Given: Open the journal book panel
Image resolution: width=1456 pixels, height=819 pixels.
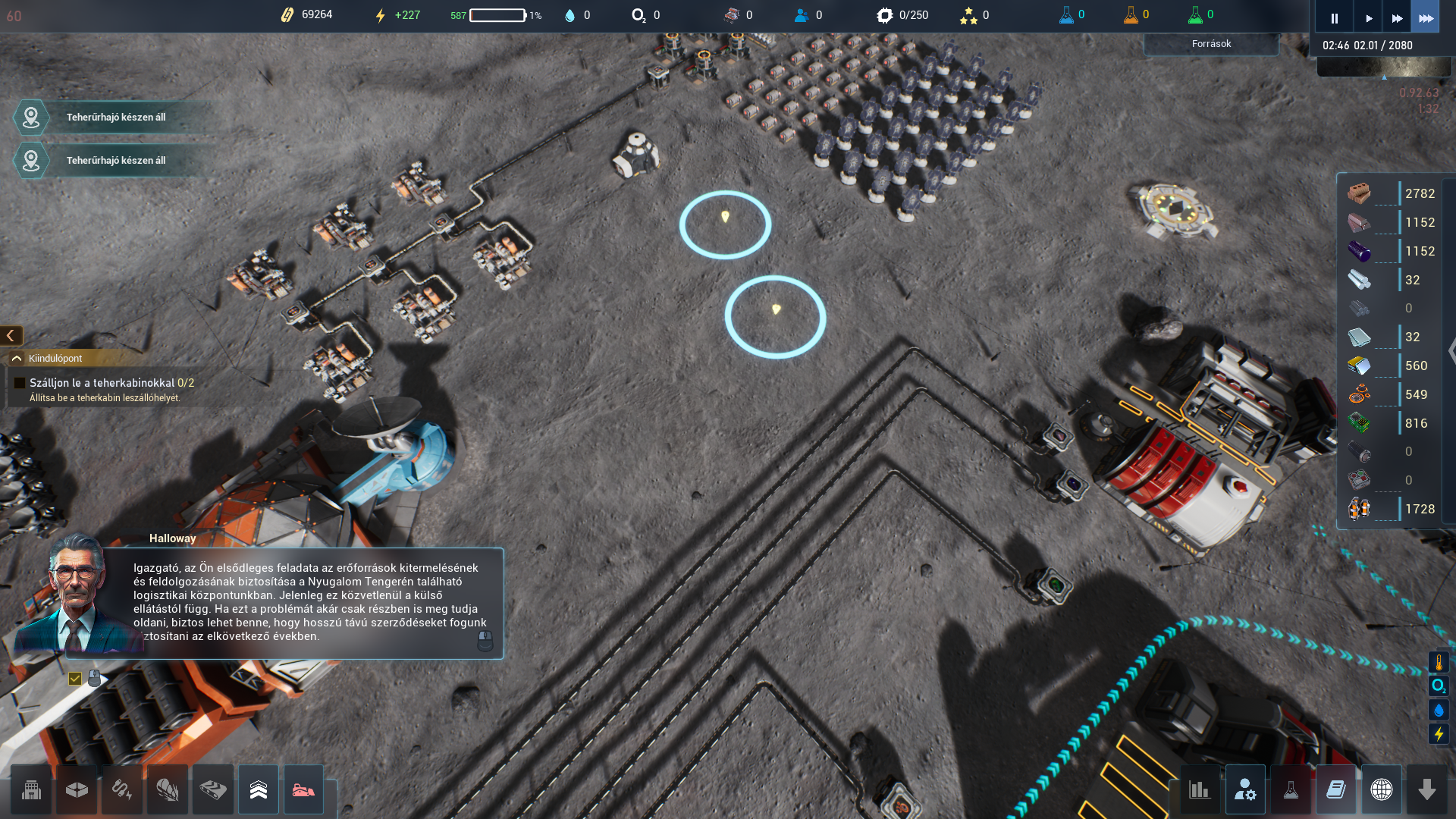Looking at the screenshot, I should 1336,790.
